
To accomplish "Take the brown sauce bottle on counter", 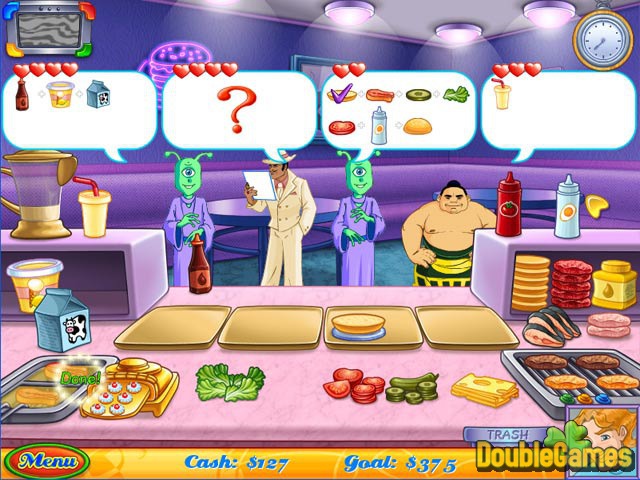I will [x=201, y=263].
